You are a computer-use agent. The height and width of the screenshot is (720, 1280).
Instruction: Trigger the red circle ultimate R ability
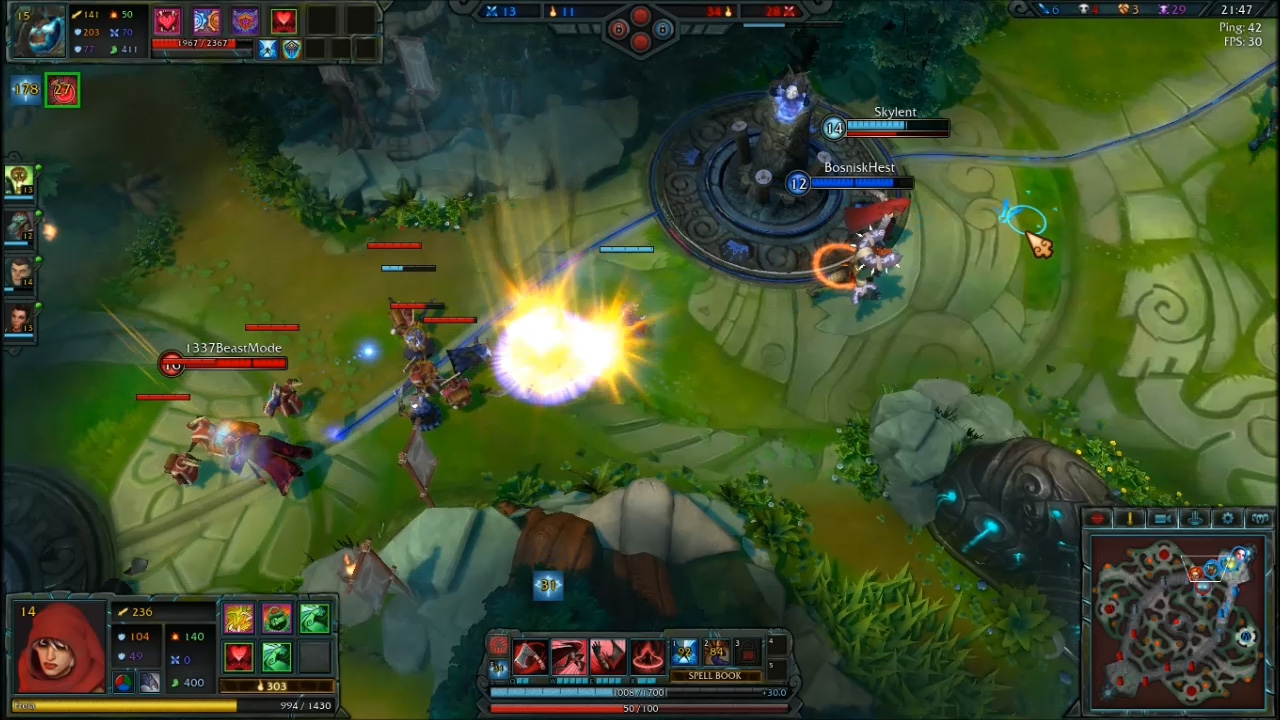[x=647, y=657]
